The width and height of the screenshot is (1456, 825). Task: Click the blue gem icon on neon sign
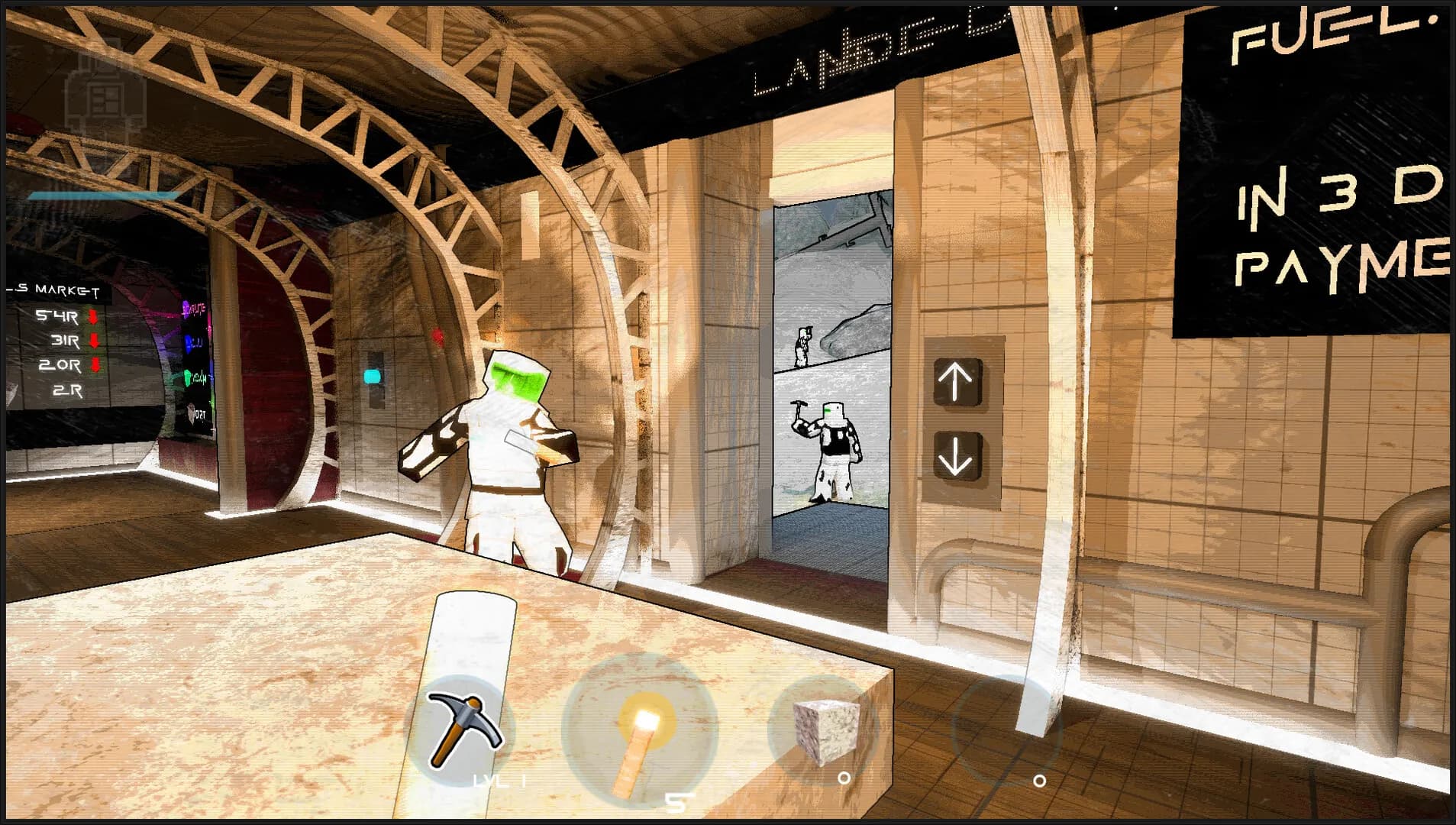click(x=189, y=345)
